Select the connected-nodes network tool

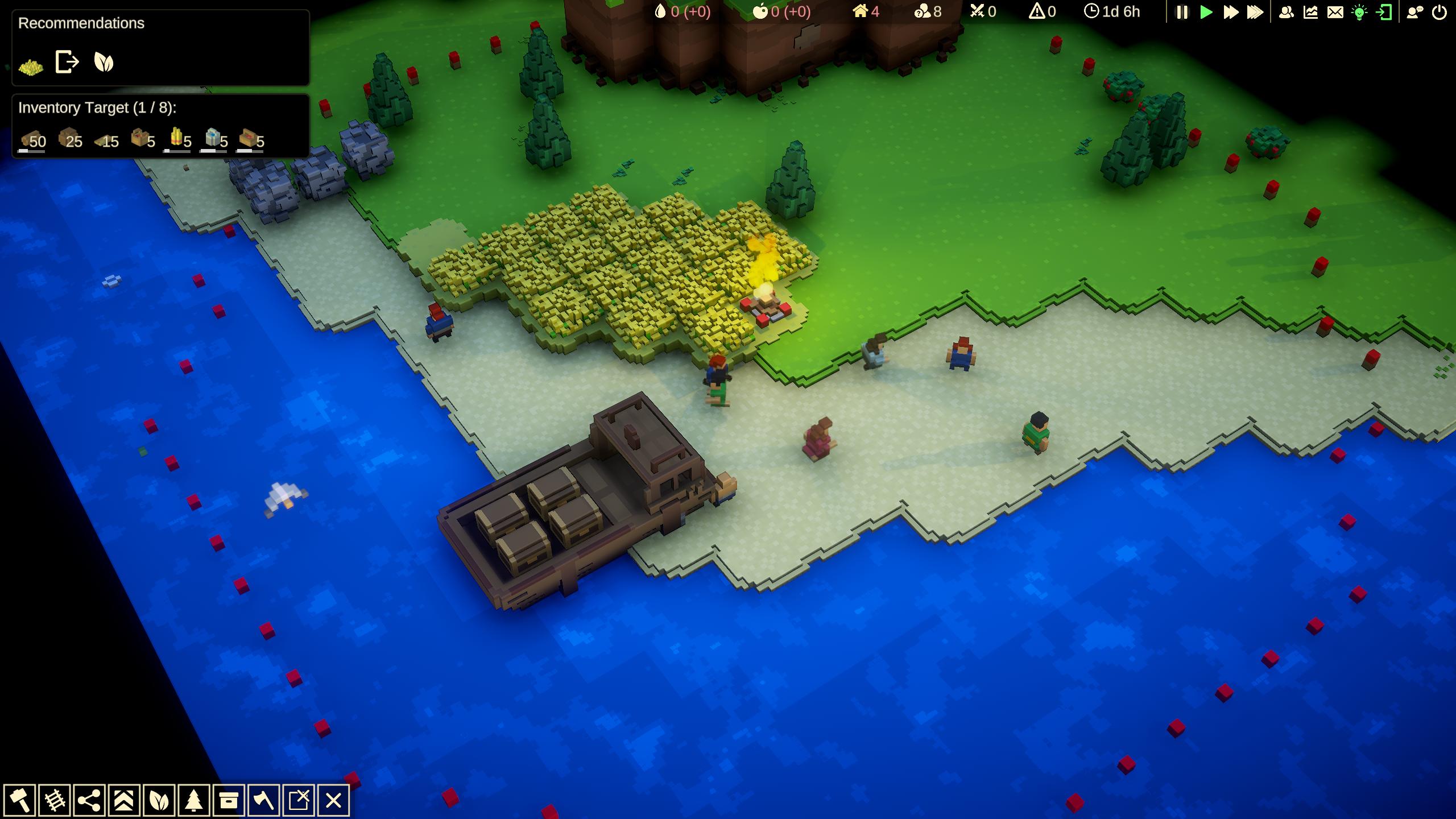[89, 801]
